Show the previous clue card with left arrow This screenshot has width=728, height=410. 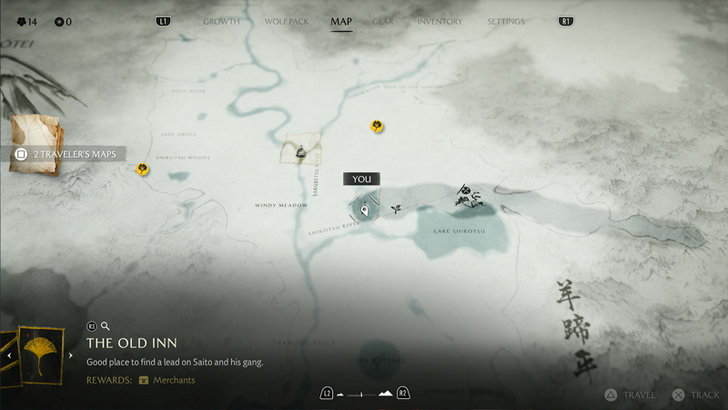(9, 355)
